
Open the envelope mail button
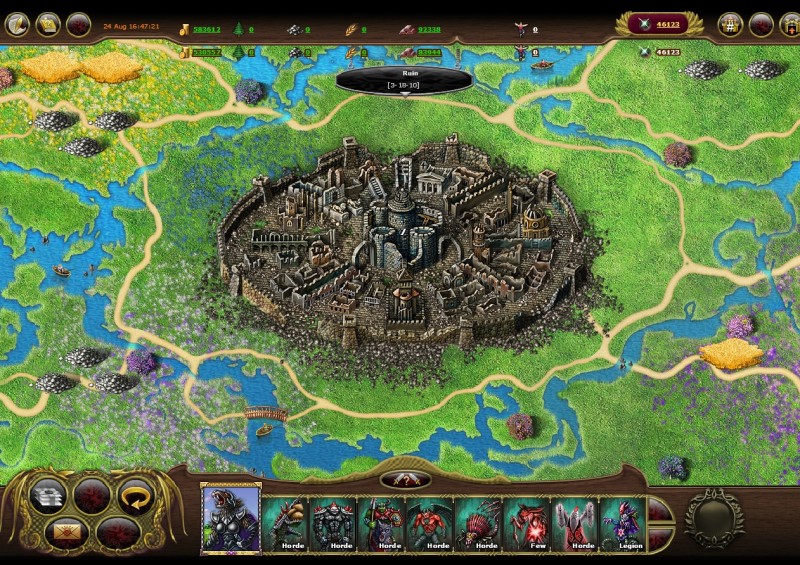click(x=63, y=531)
